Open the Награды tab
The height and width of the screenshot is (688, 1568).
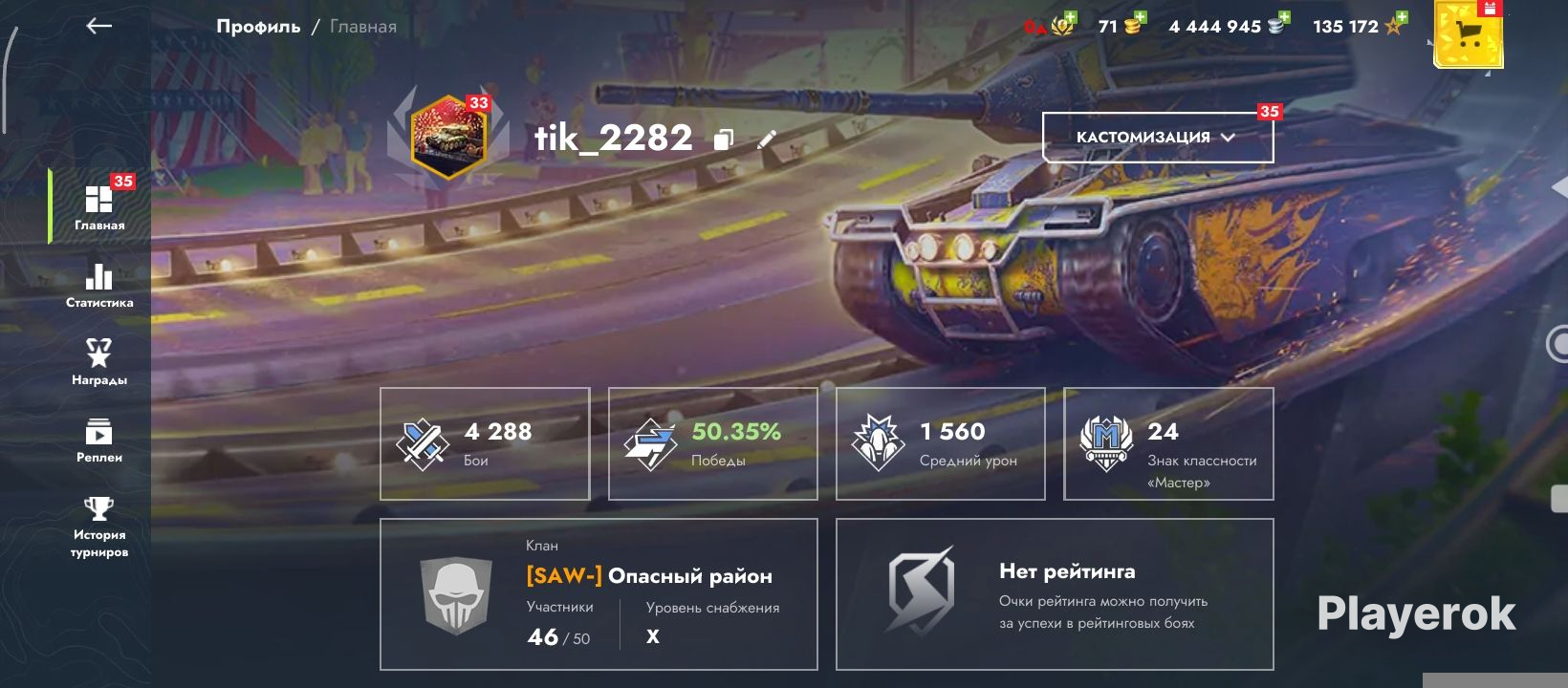pyautogui.click(x=99, y=362)
